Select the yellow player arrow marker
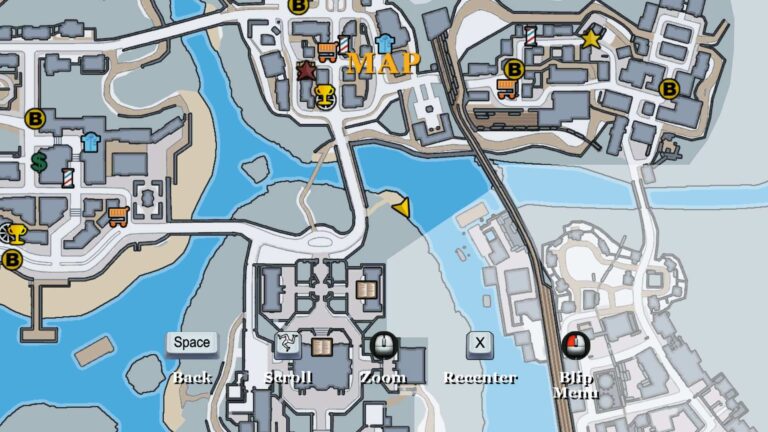 [402, 207]
